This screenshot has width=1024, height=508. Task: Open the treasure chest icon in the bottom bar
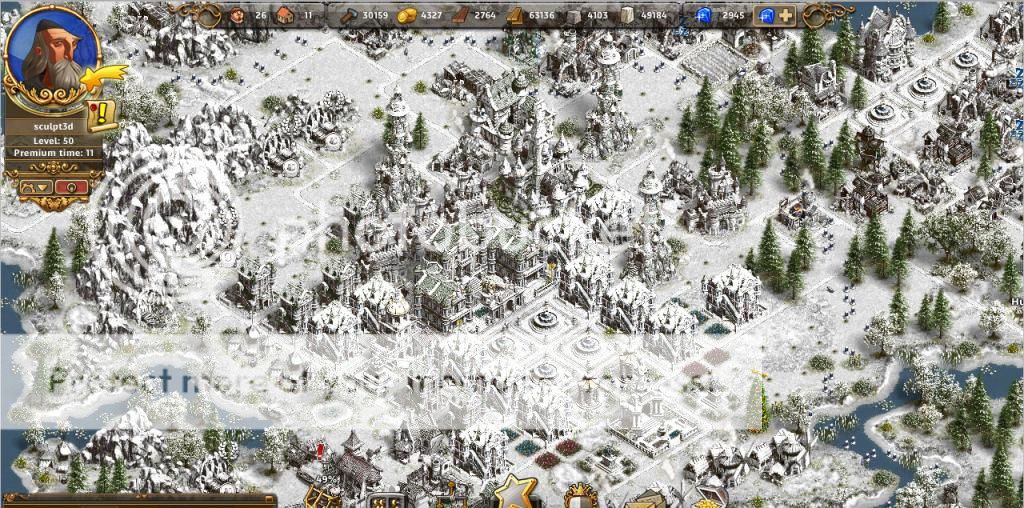pos(708,496)
